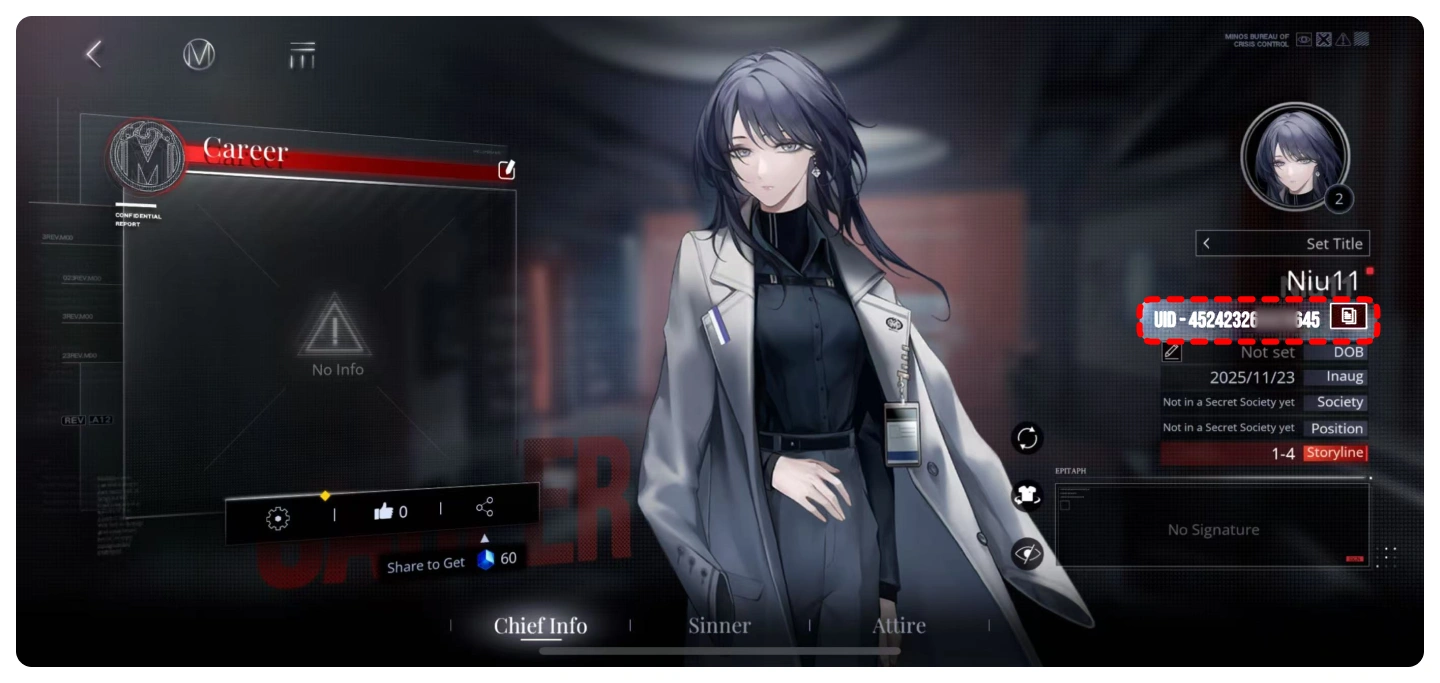Change outfit via the shirt icon
The height and width of the screenshot is (683, 1440).
pos(1027,496)
